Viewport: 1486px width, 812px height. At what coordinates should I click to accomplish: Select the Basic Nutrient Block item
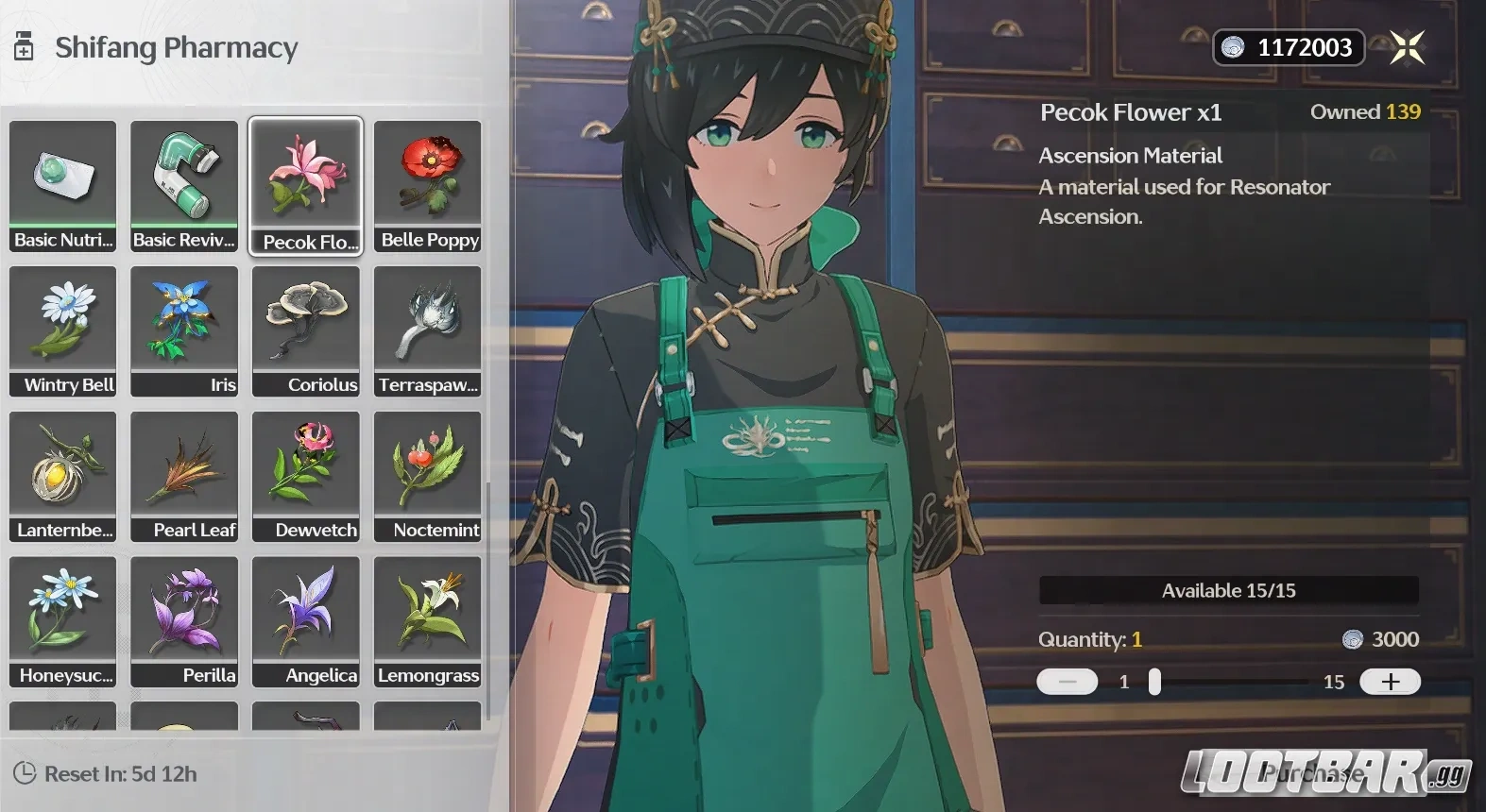coord(63,185)
